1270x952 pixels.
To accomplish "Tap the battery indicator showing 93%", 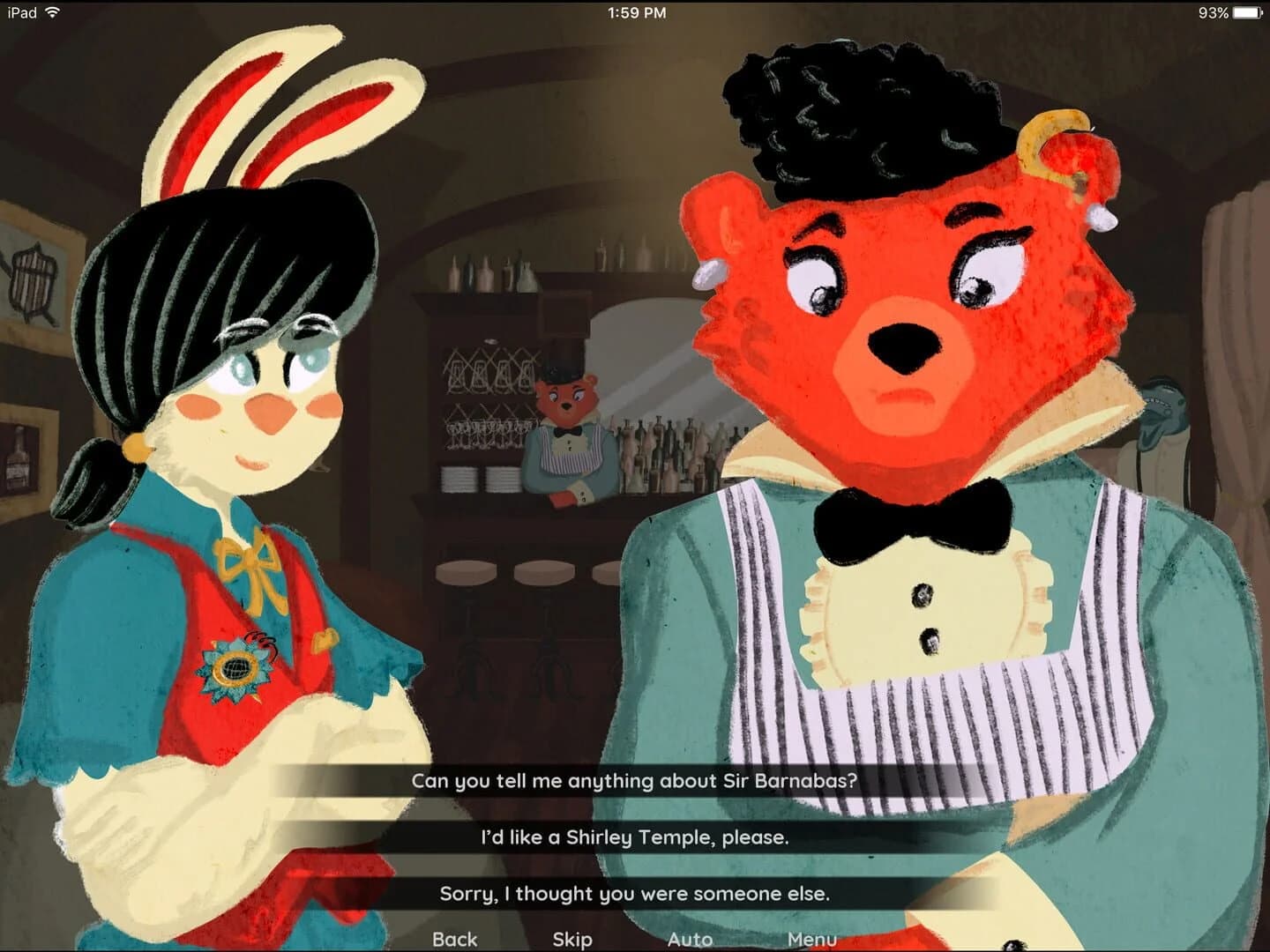I will tap(1229, 12).
